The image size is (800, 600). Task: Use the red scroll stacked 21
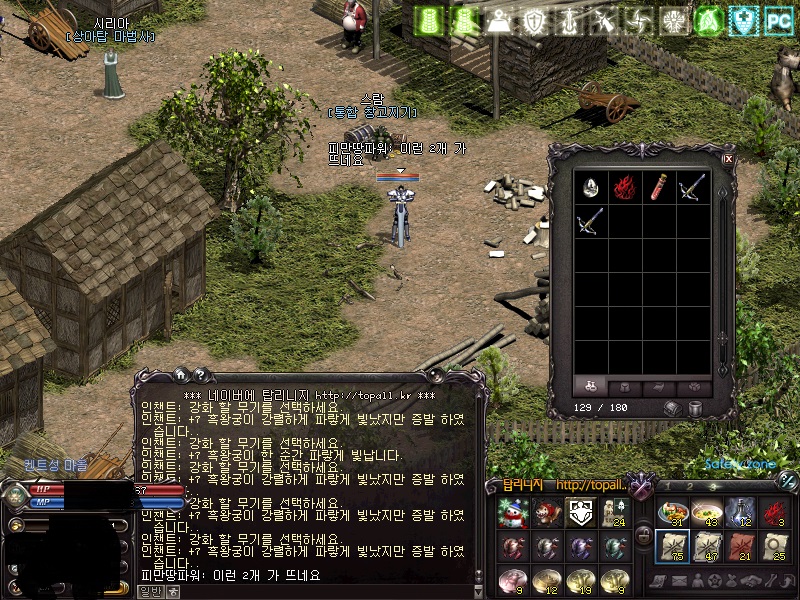tap(740, 546)
